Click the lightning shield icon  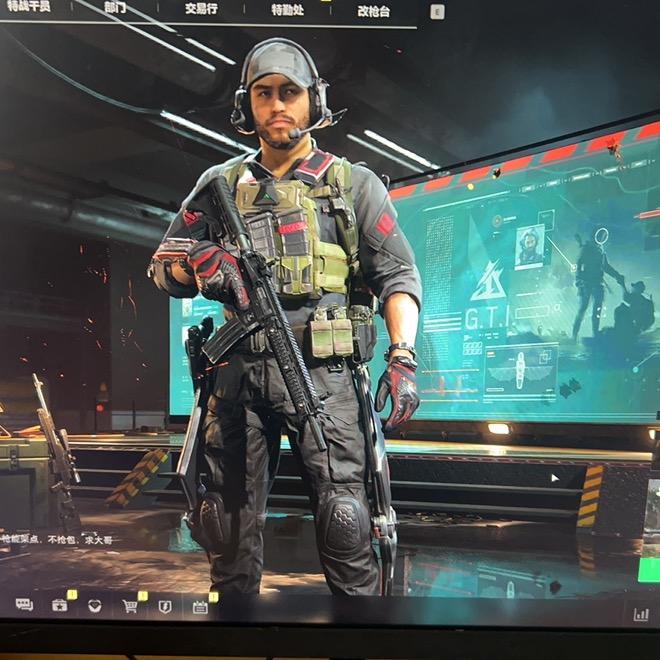click(x=165, y=606)
